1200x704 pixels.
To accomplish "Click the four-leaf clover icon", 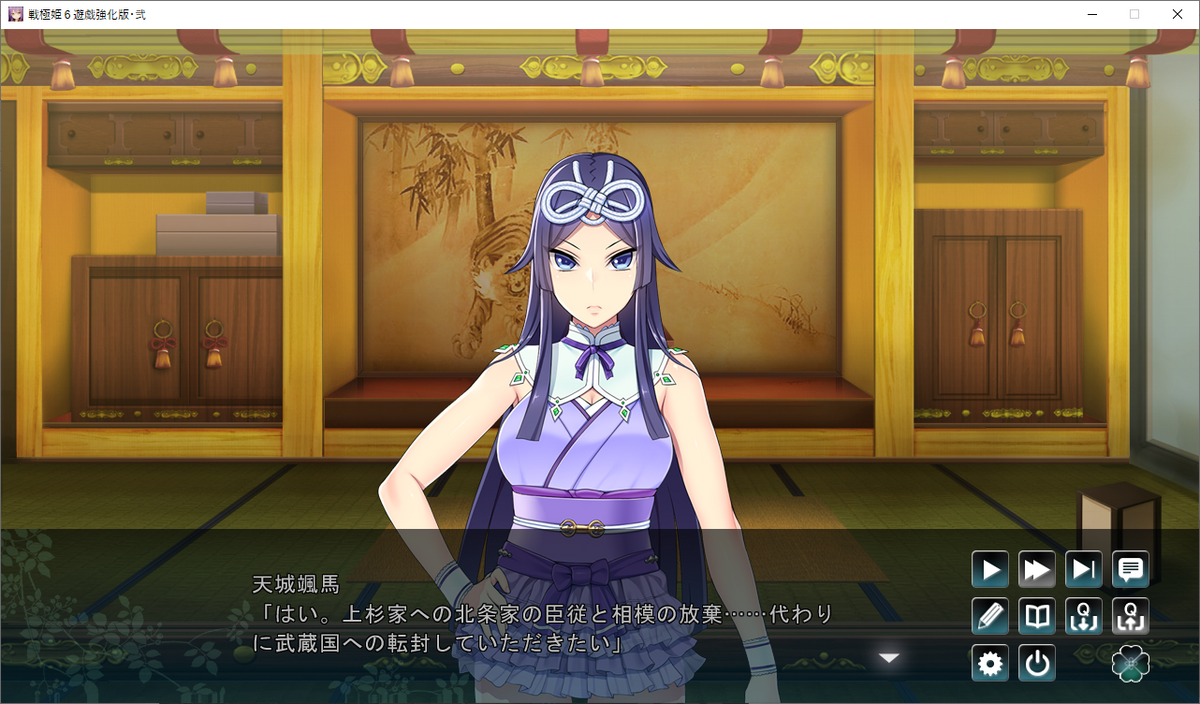I will [x=1131, y=664].
